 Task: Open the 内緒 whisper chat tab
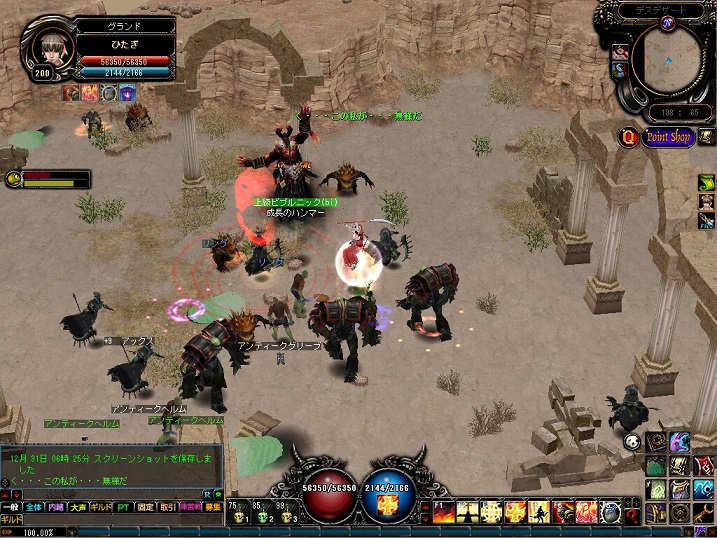[56, 507]
